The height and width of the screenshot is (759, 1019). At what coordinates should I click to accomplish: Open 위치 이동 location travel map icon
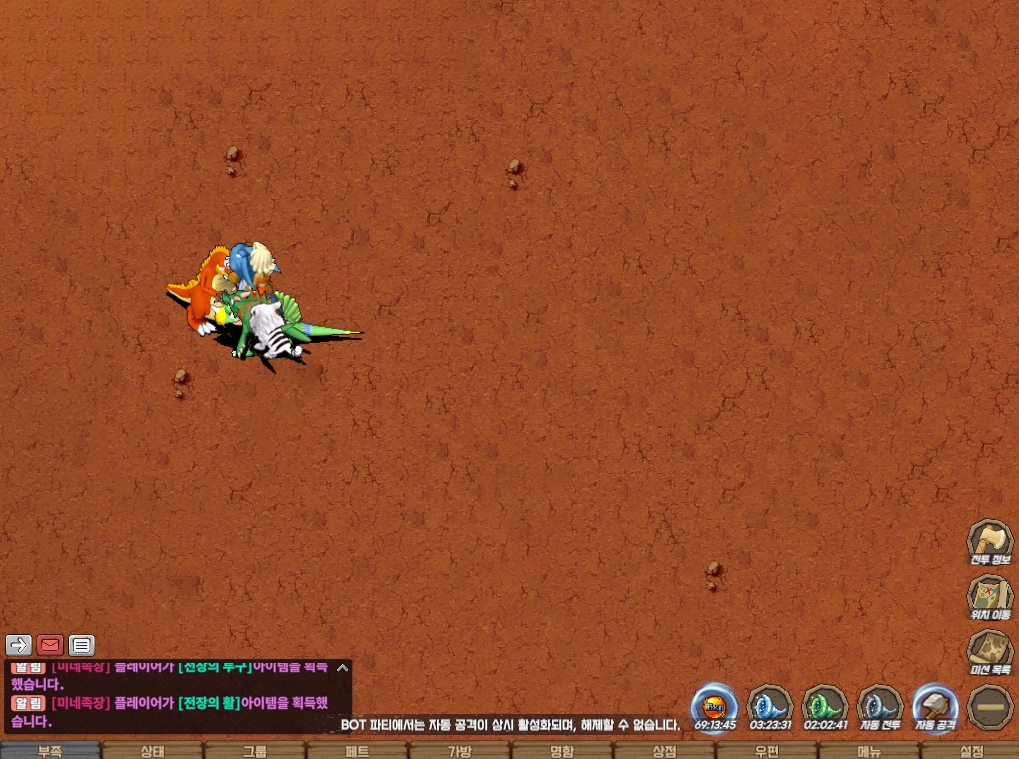pos(990,596)
